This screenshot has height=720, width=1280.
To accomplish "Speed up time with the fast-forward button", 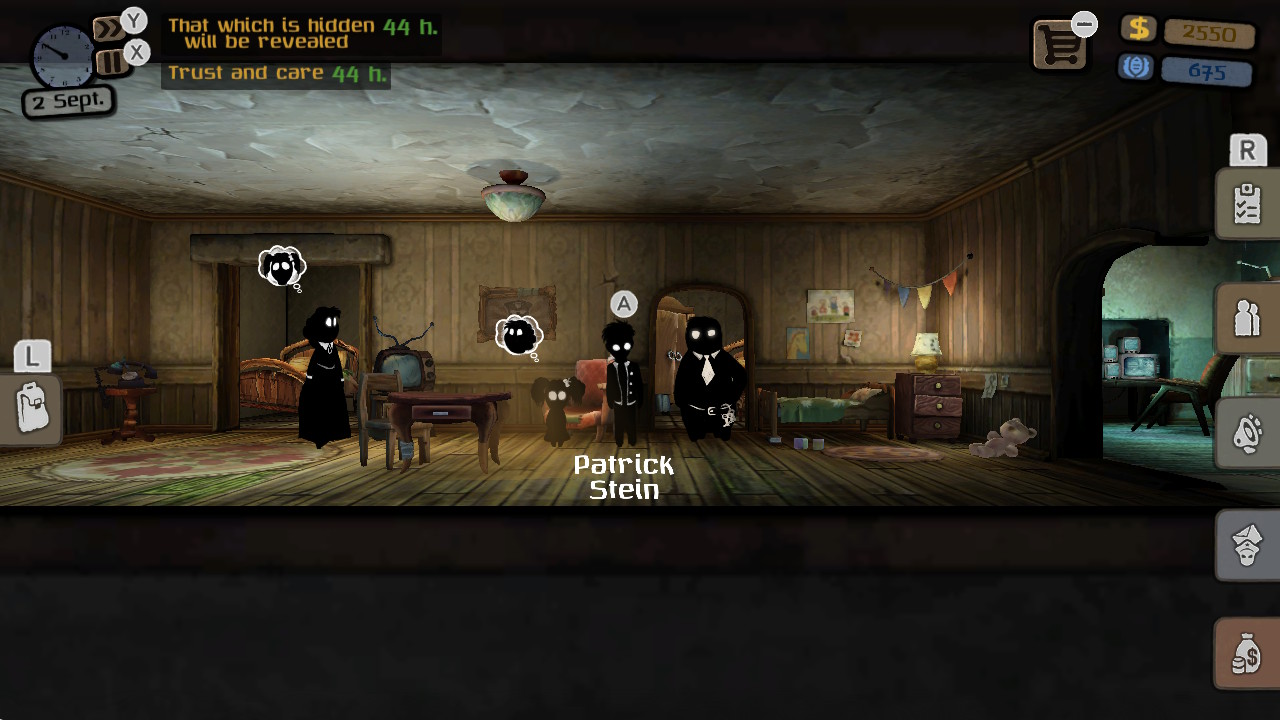I will [107, 29].
